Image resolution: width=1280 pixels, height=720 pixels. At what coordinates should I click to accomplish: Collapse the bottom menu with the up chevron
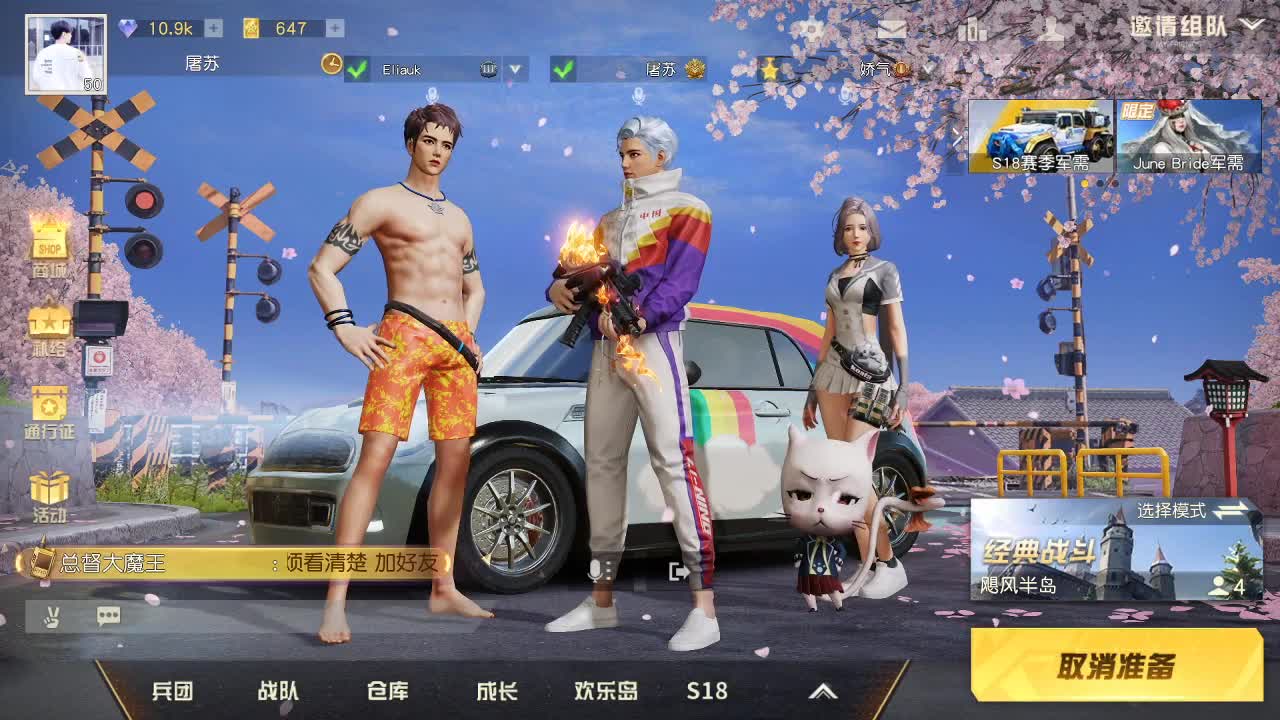(824, 690)
